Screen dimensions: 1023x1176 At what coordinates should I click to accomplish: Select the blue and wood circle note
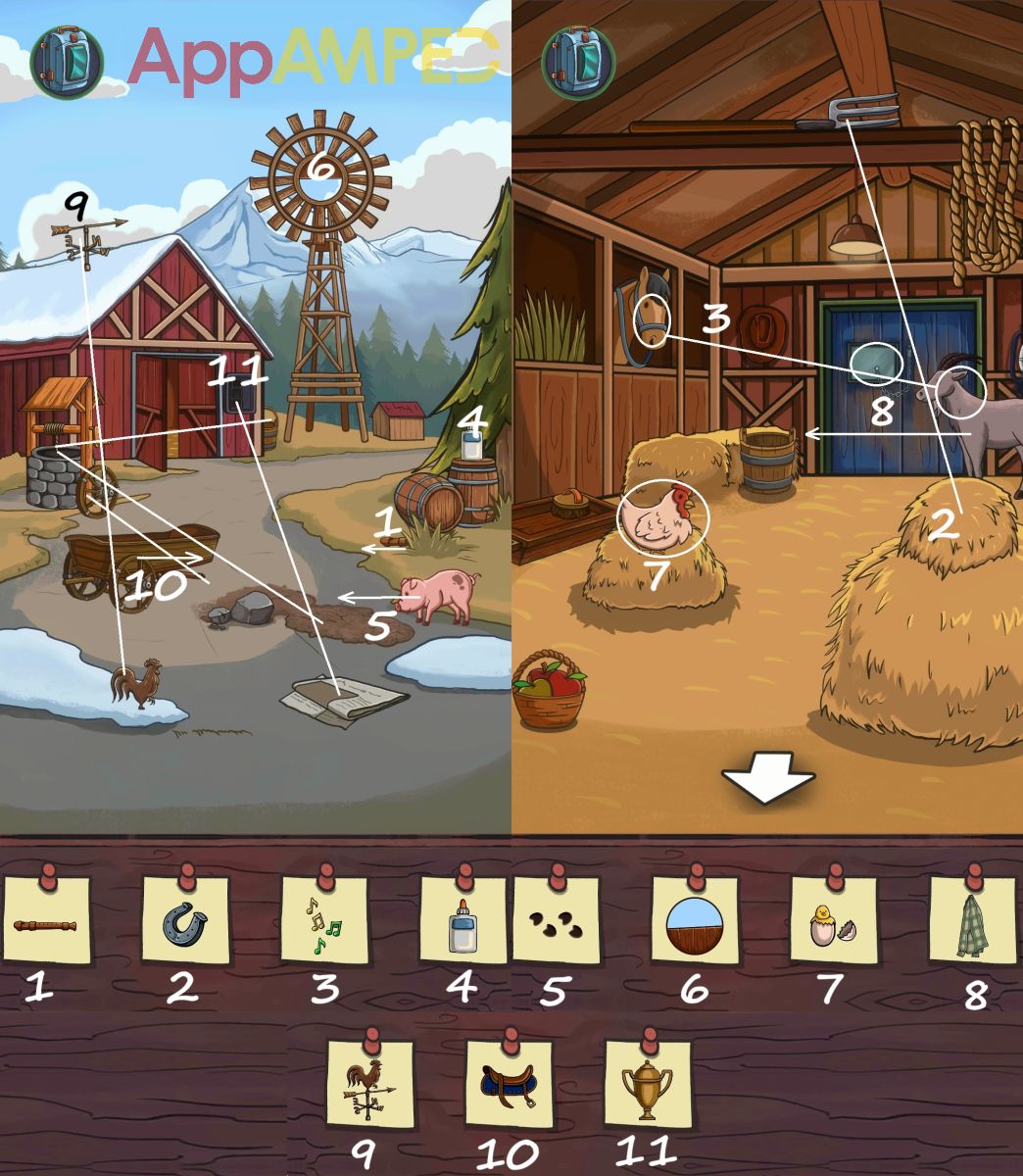(695, 921)
